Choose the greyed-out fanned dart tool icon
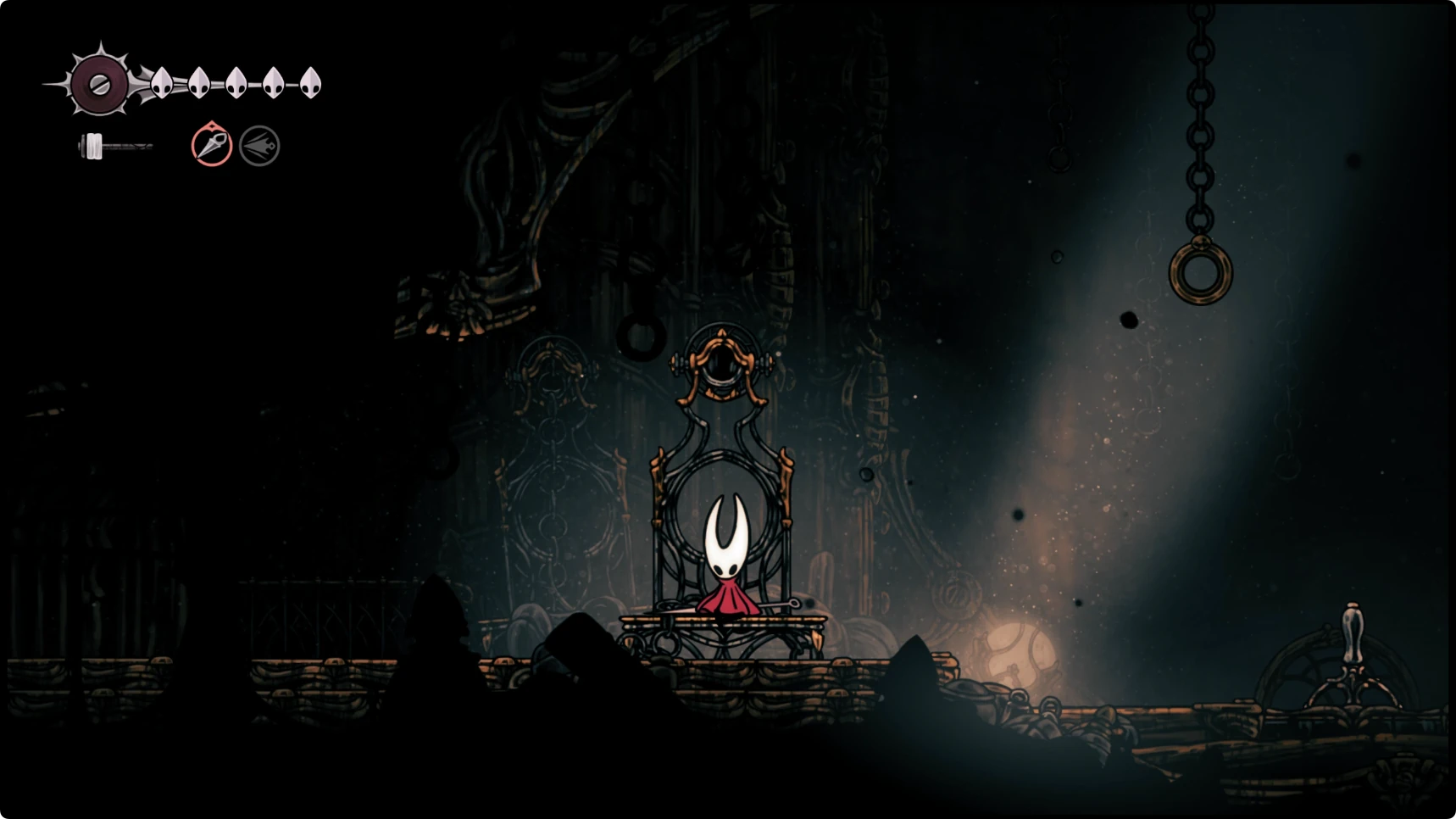 pyautogui.click(x=259, y=147)
